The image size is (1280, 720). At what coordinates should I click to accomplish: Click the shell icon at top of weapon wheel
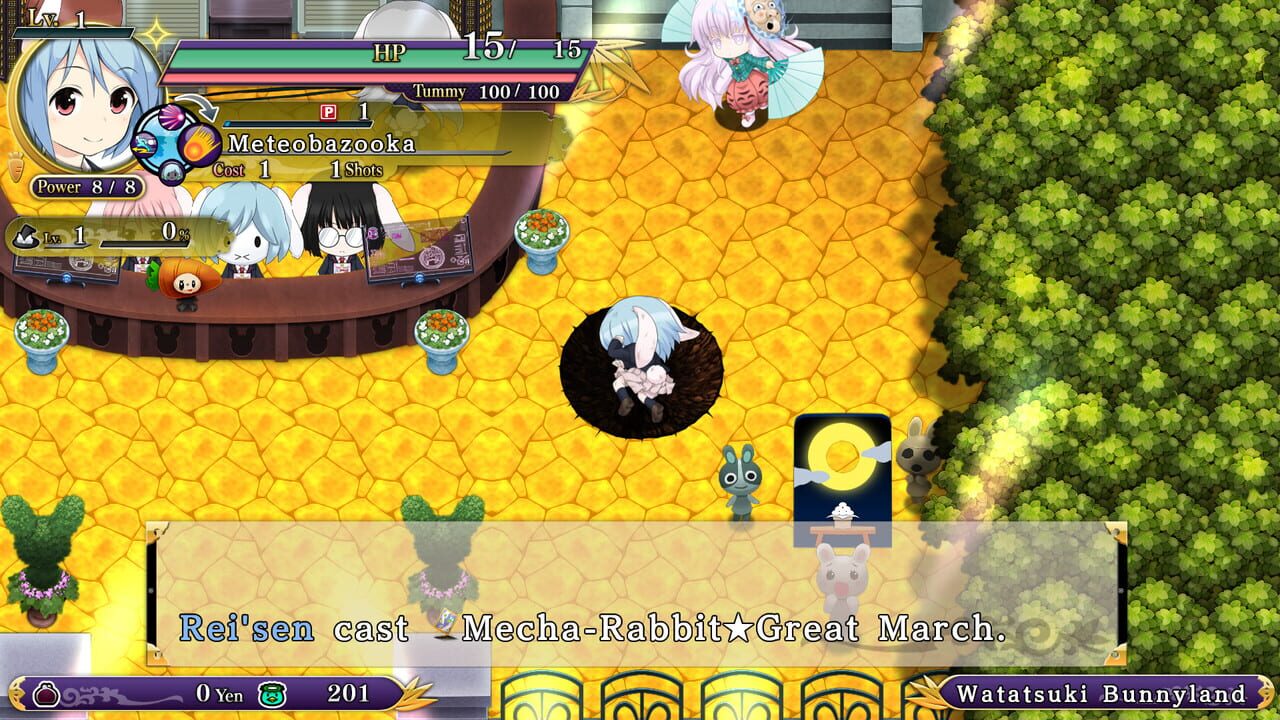coord(172,117)
